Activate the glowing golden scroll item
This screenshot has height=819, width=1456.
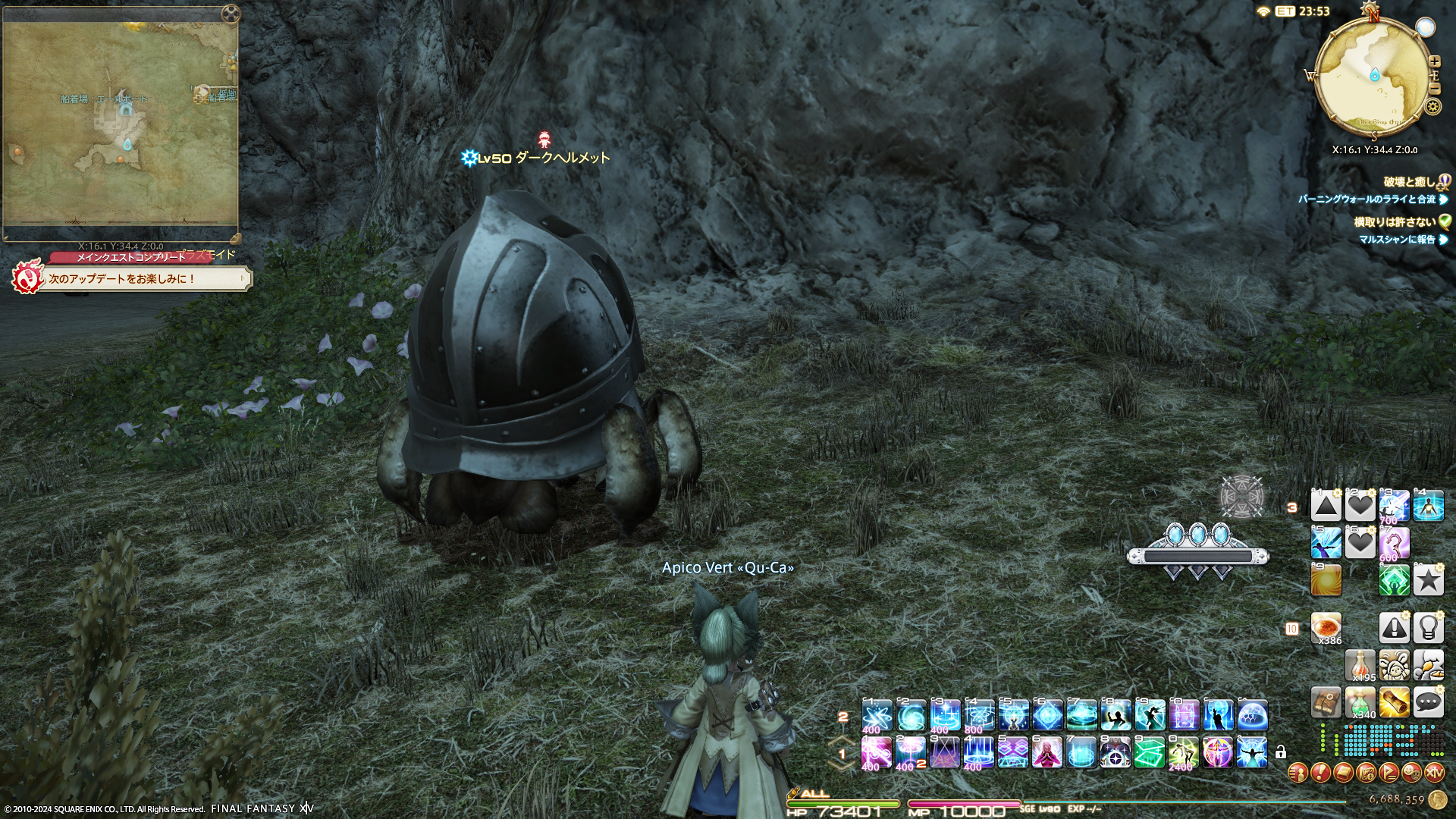click(x=1394, y=703)
